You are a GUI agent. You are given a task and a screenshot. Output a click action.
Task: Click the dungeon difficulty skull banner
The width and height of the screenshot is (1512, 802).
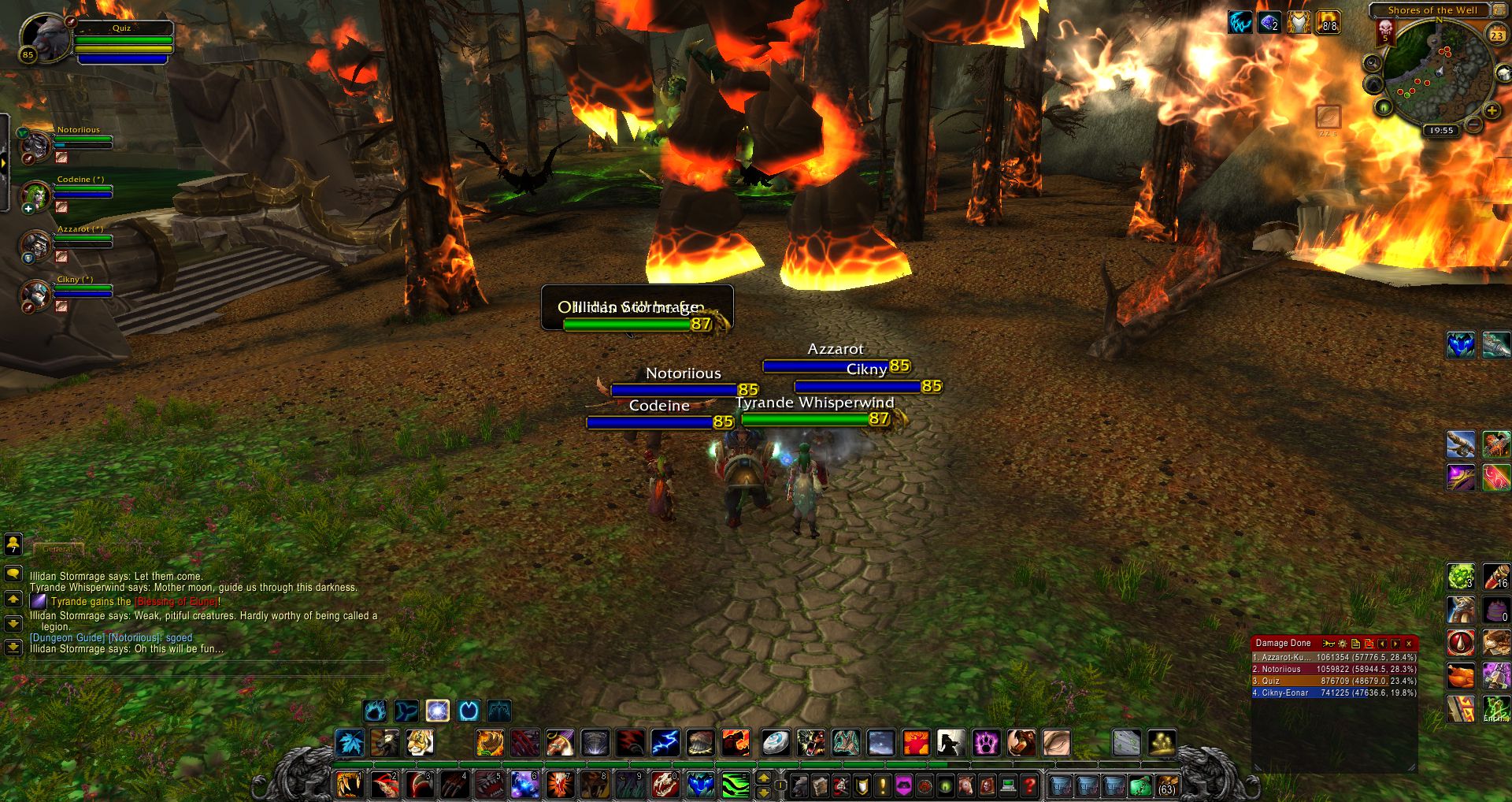click(x=1385, y=32)
